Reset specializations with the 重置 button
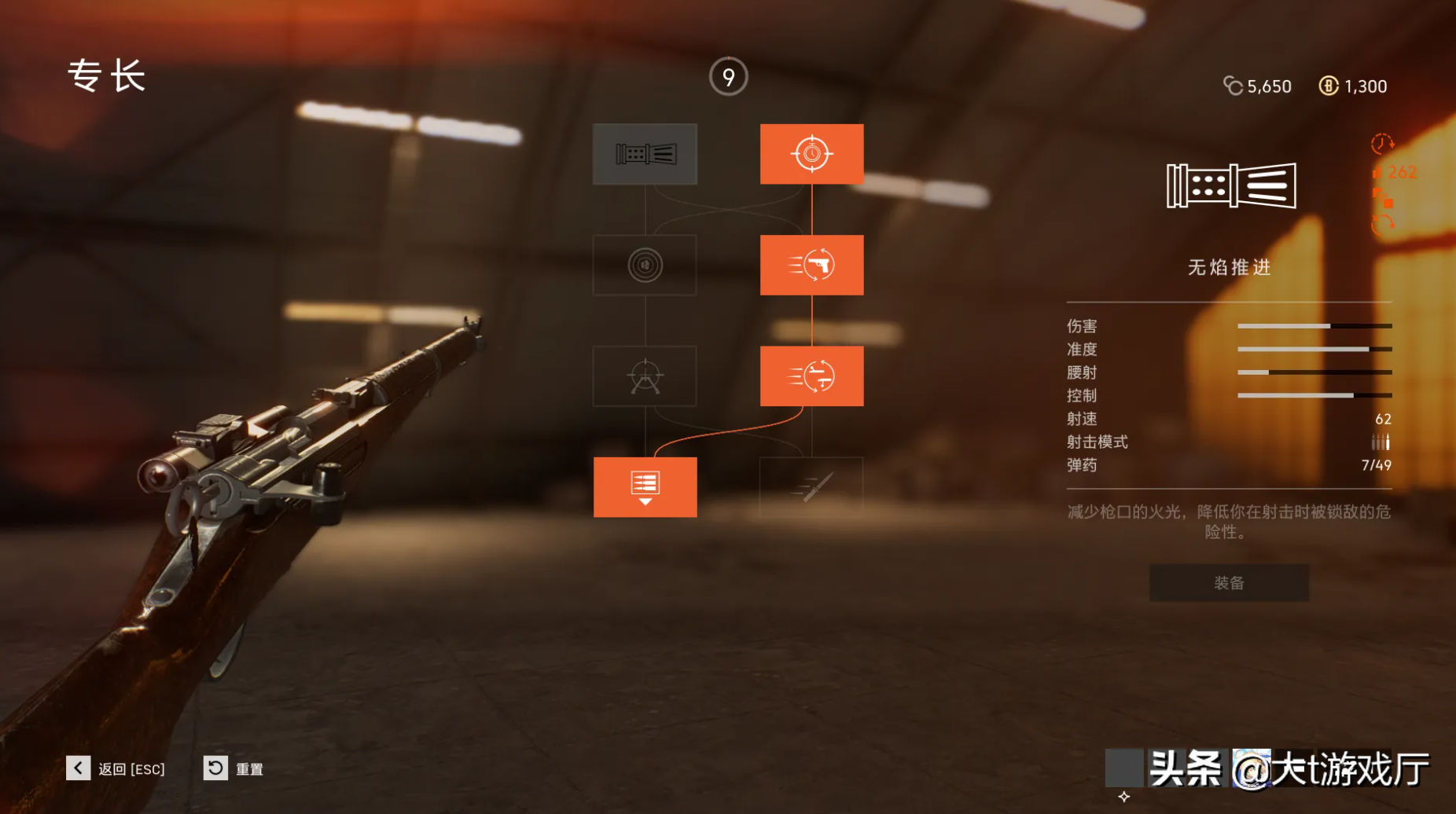Image resolution: width=1456 pixels, height=814 pixels. 215,768
